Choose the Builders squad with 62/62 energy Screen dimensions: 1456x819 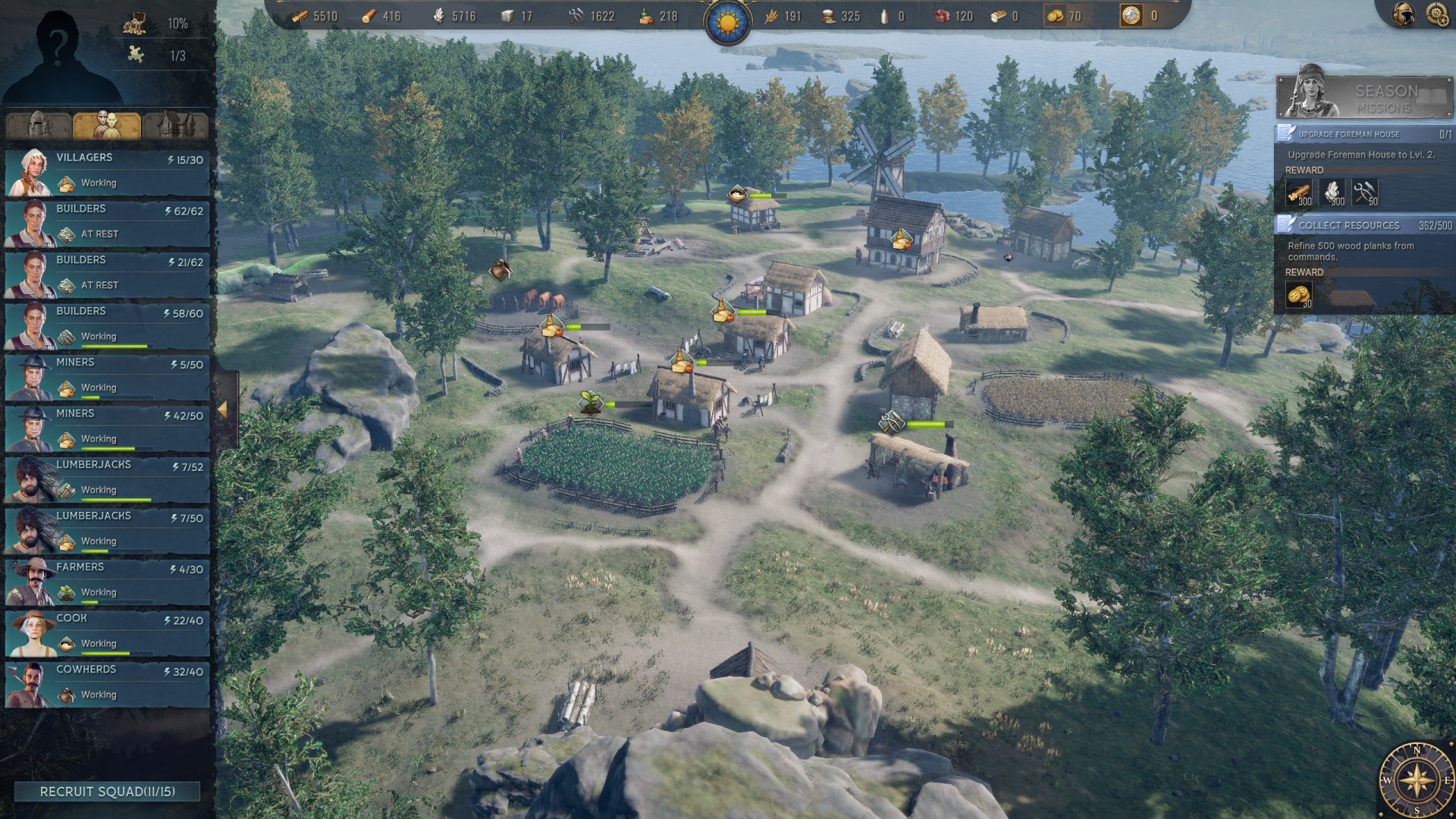point(108,223)
